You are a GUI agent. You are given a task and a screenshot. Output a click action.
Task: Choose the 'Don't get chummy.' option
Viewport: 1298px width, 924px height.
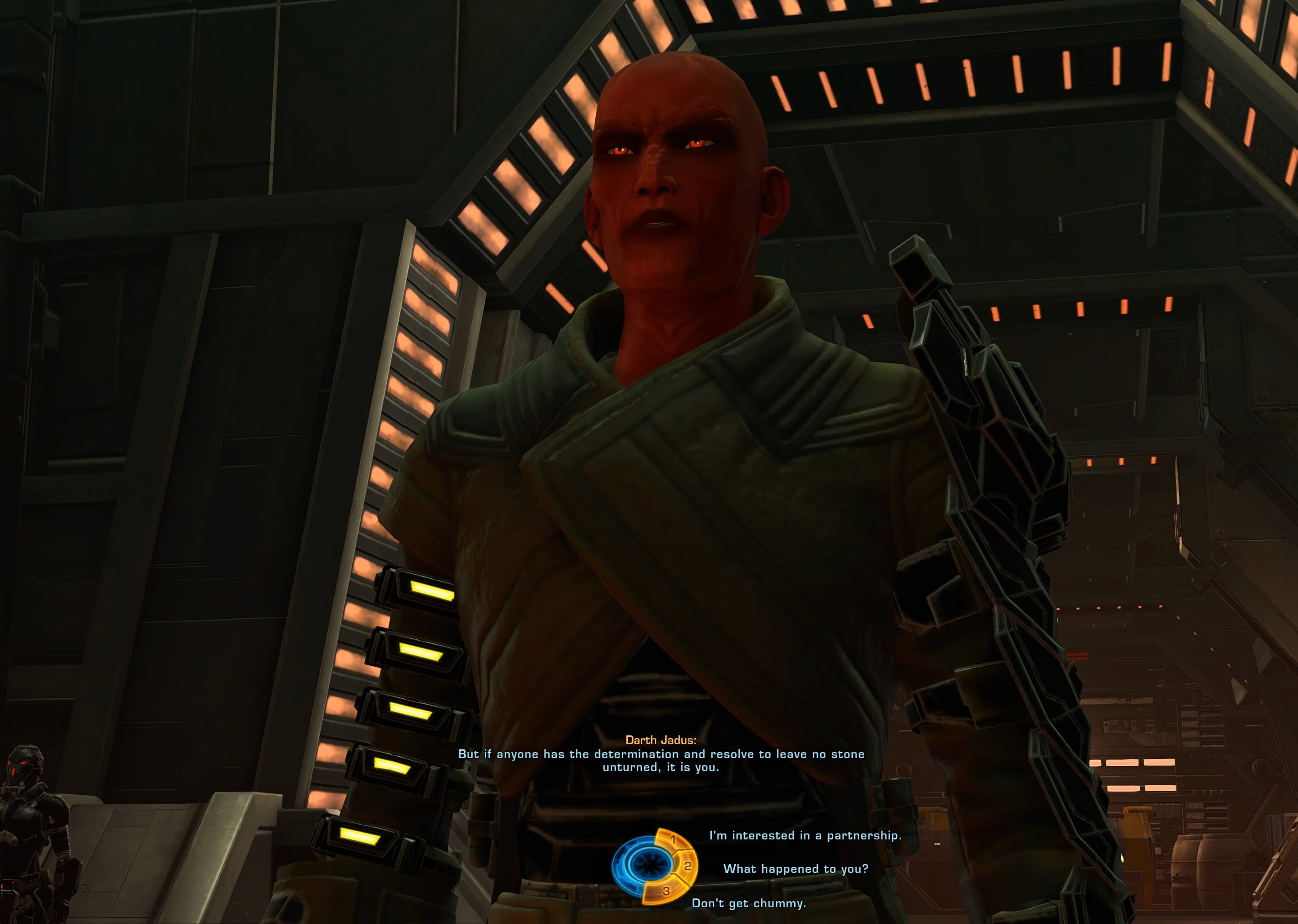748,903
